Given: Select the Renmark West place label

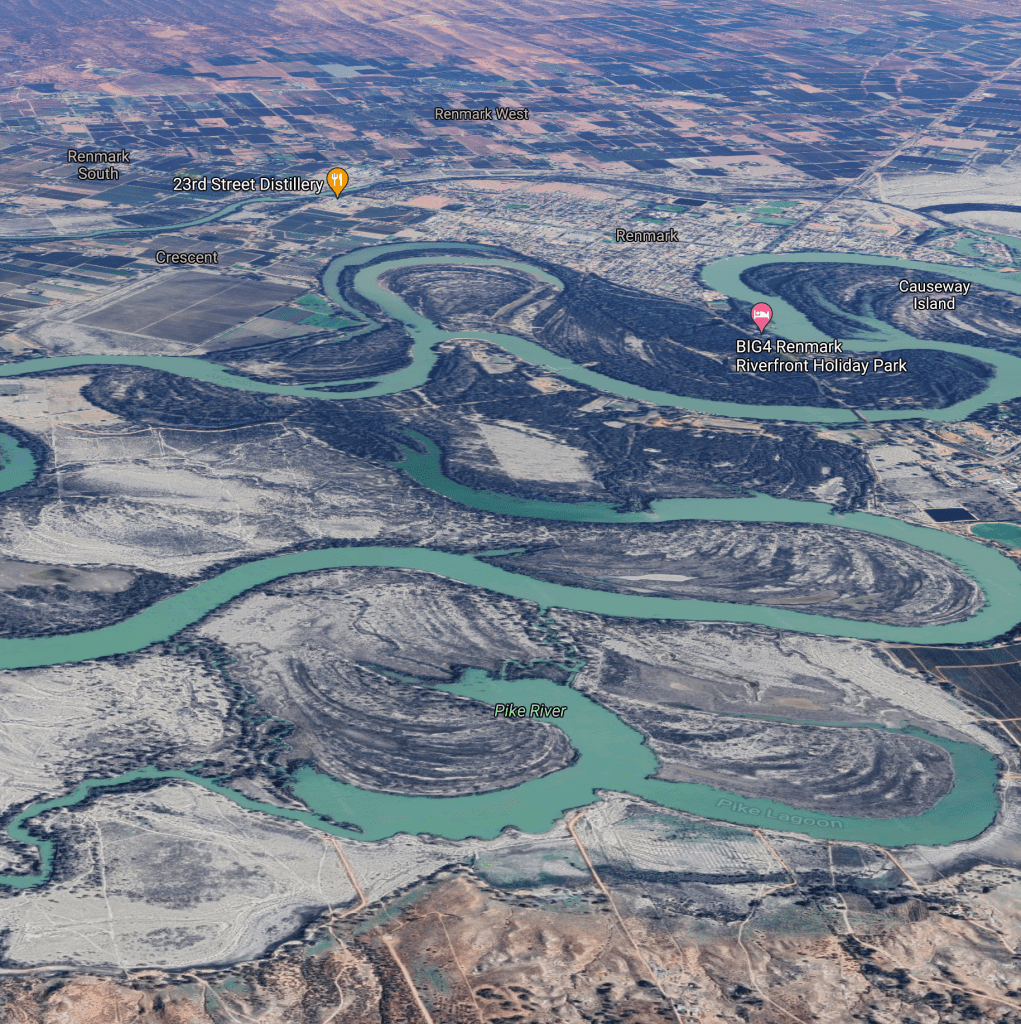Looking at the screenshot, I should tap(481, 114).
